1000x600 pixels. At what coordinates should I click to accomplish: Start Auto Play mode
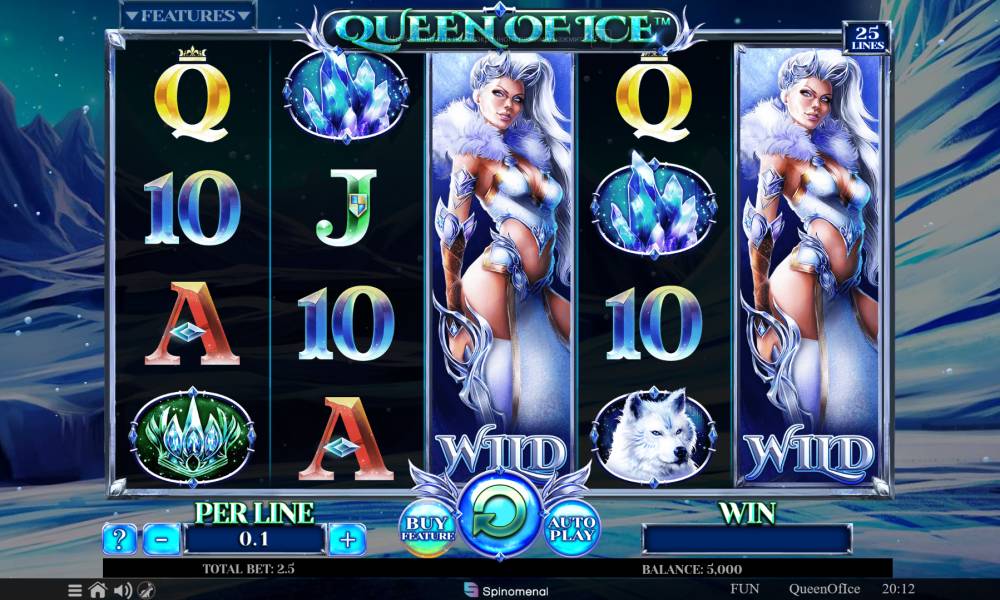point(573,526)
